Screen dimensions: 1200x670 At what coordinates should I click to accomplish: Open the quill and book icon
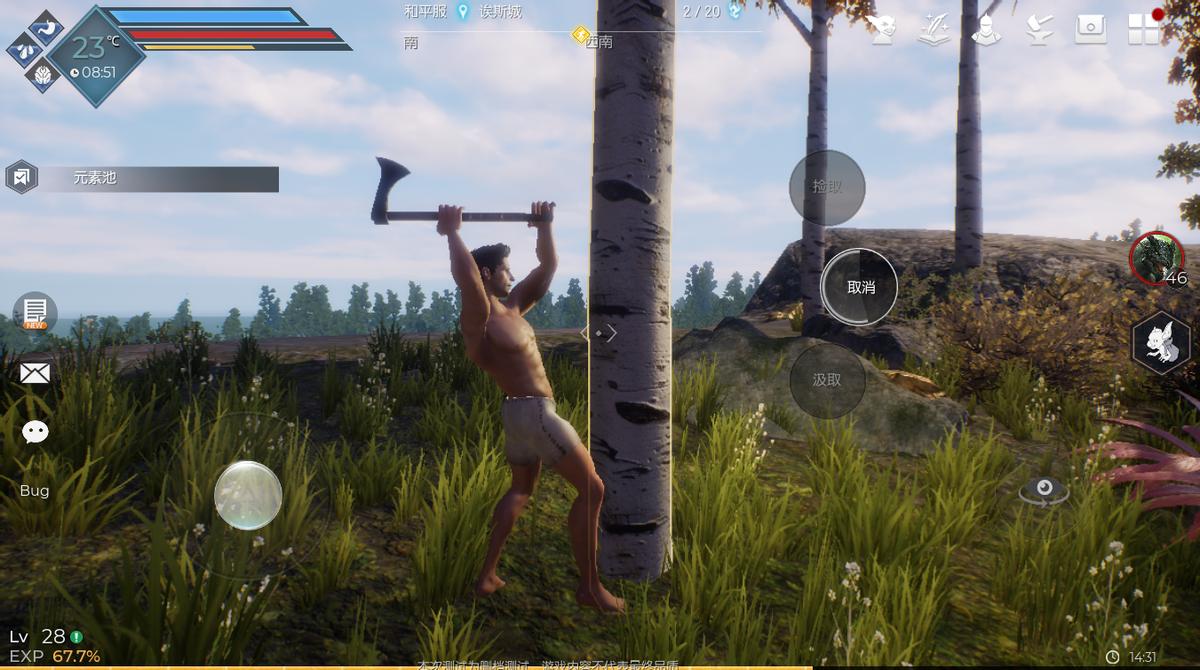935,29
